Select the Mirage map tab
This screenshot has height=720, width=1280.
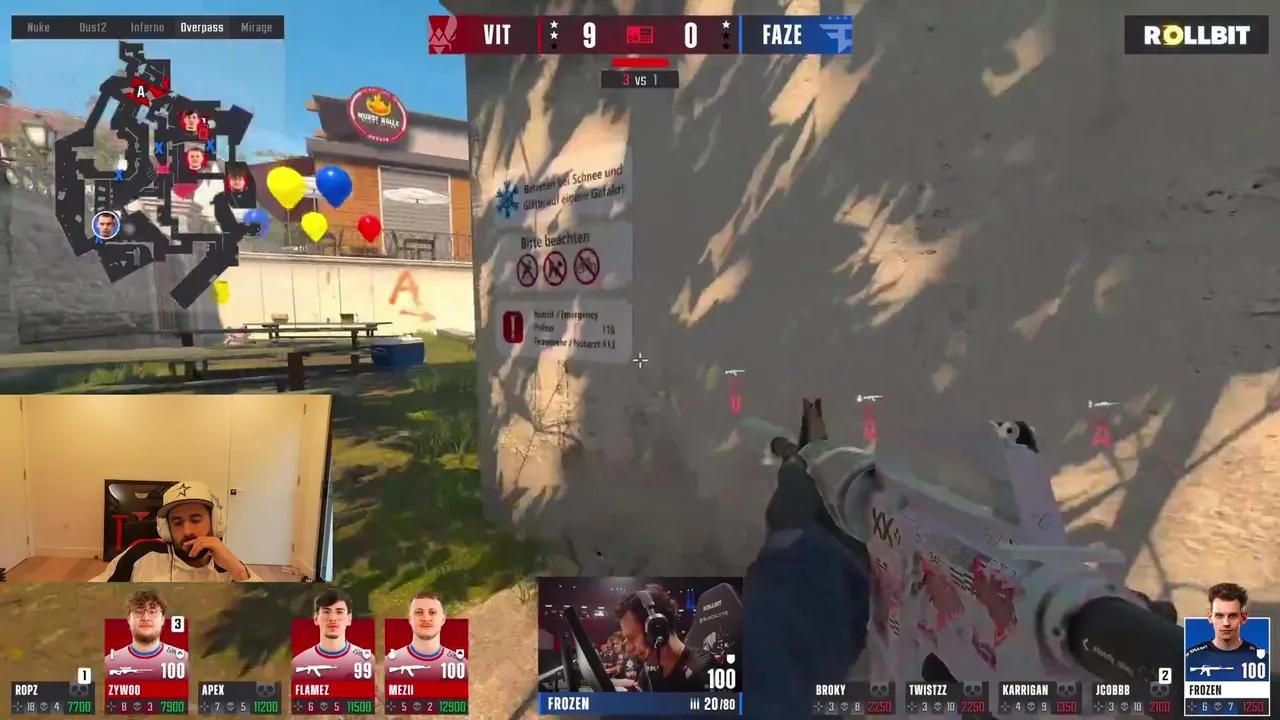pyautogui.click(x=256, y=27)
